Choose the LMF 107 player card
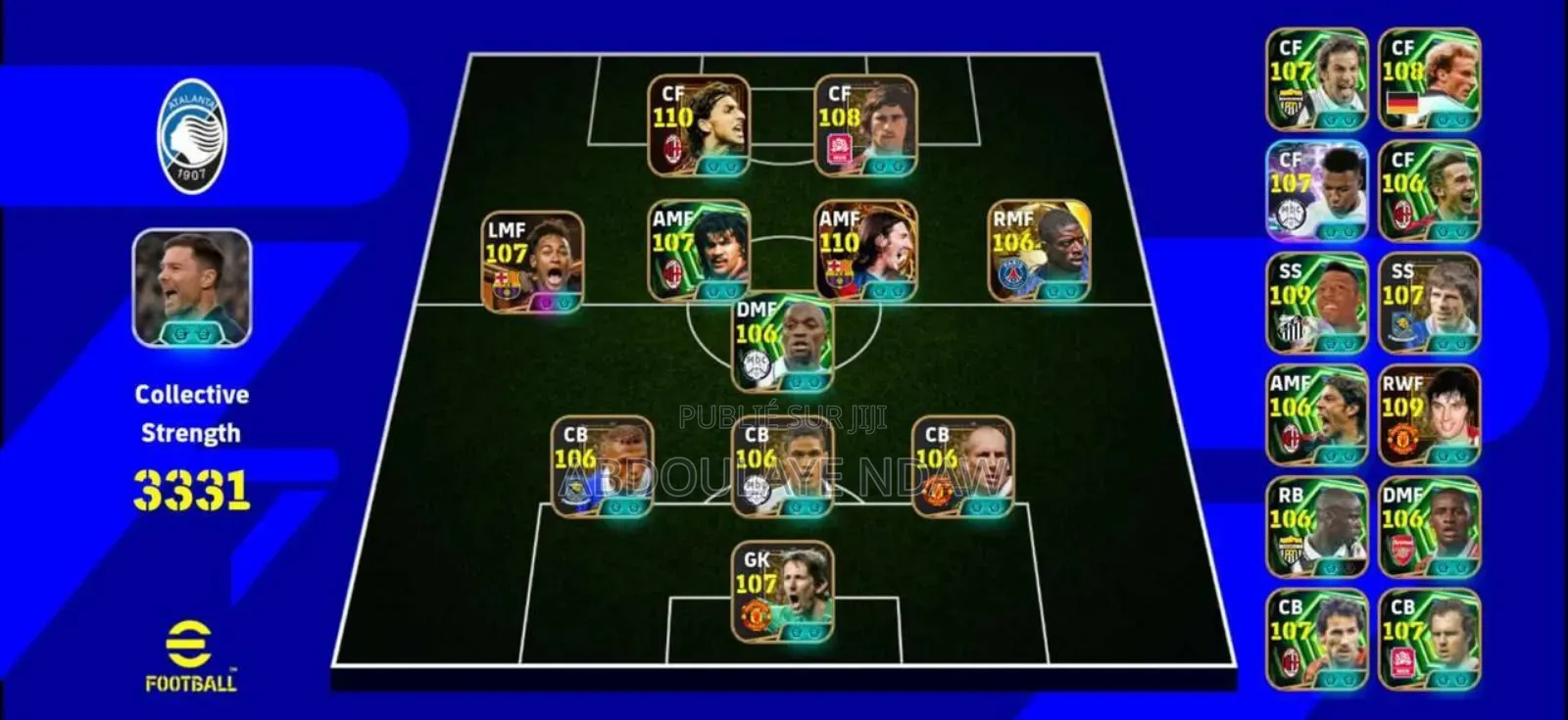 [532, 262]
